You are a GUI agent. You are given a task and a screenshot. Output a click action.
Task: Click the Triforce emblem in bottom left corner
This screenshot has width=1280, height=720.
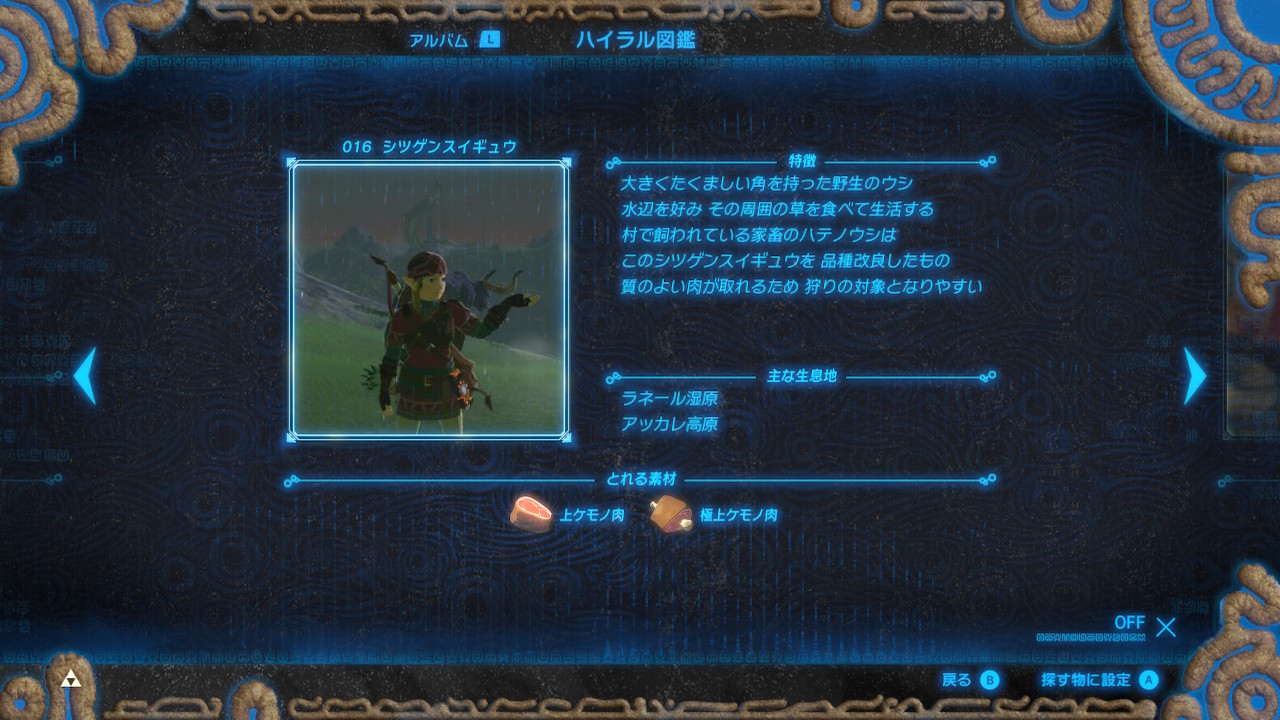(x=70, y=678)
